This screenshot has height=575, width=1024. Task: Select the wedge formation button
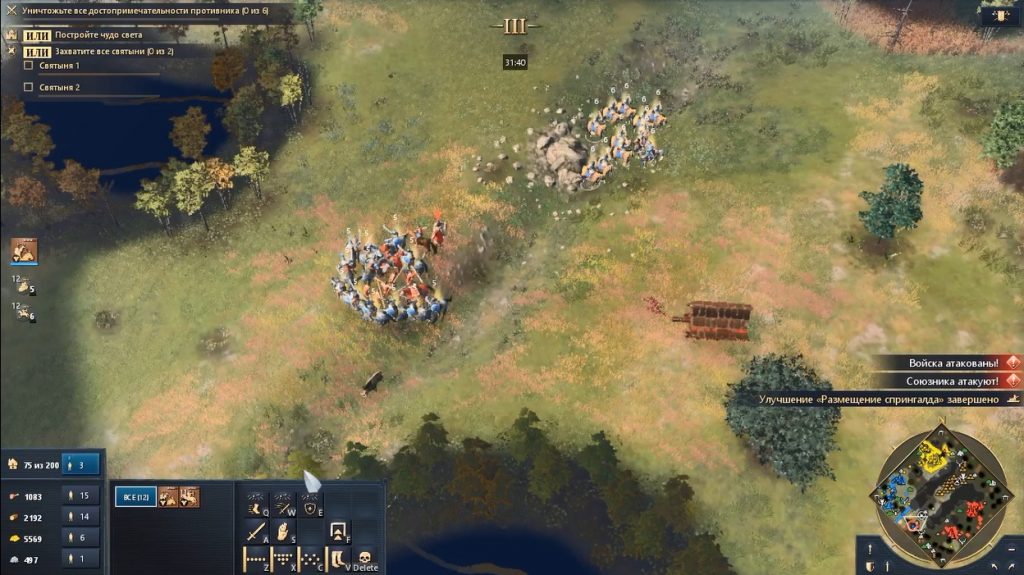(283, 559)
